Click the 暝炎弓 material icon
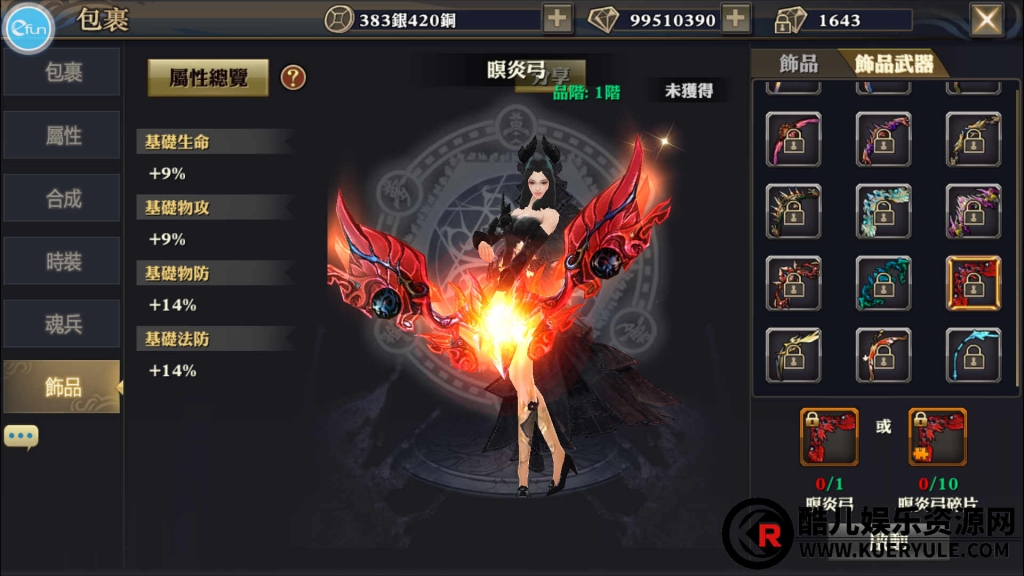The image size is (1024, 576). tap(829, 436)
